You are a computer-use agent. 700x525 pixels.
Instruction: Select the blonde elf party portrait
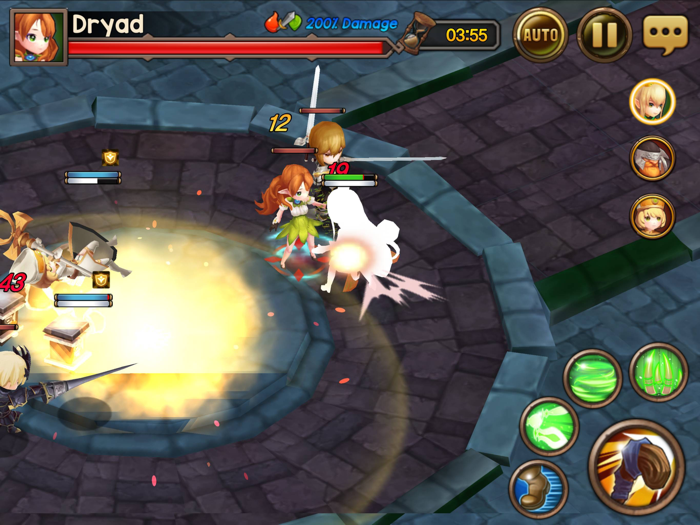tap(652, 101)
